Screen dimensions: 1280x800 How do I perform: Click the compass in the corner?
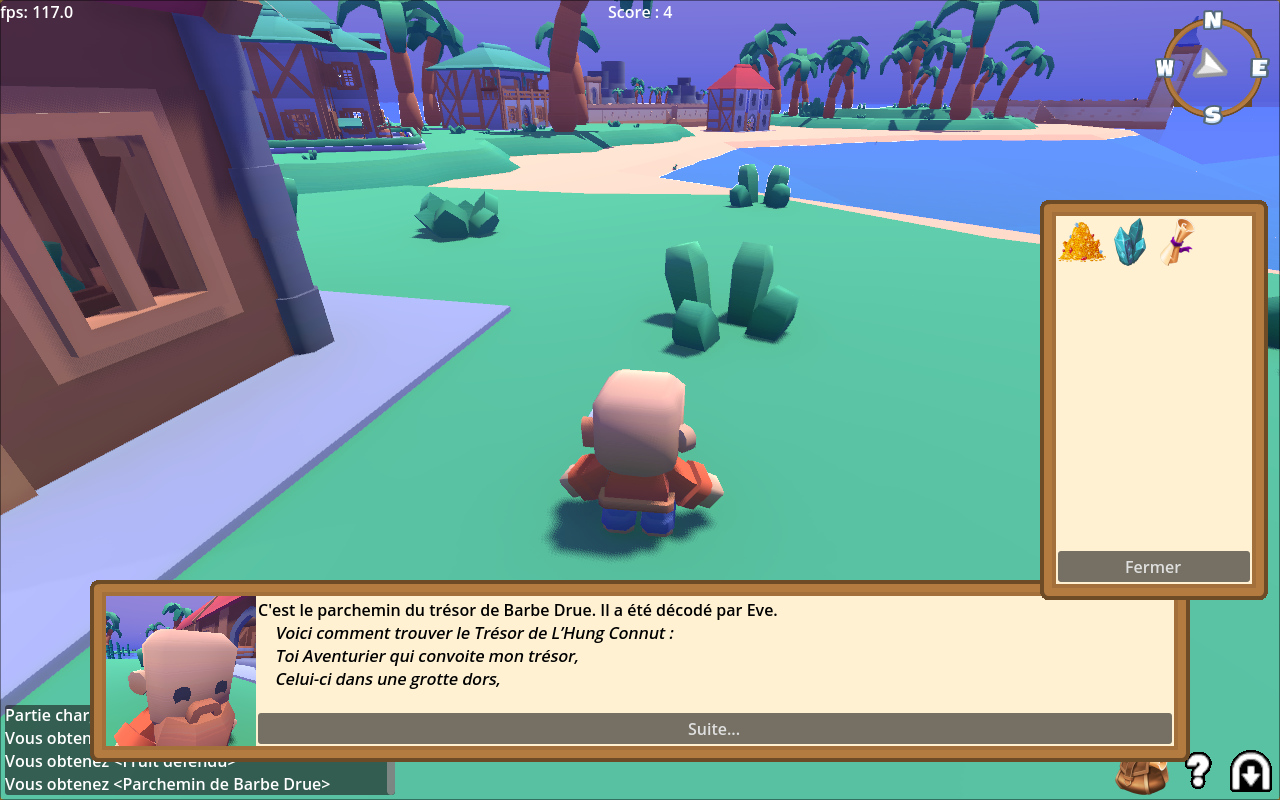coord(1213,67)
